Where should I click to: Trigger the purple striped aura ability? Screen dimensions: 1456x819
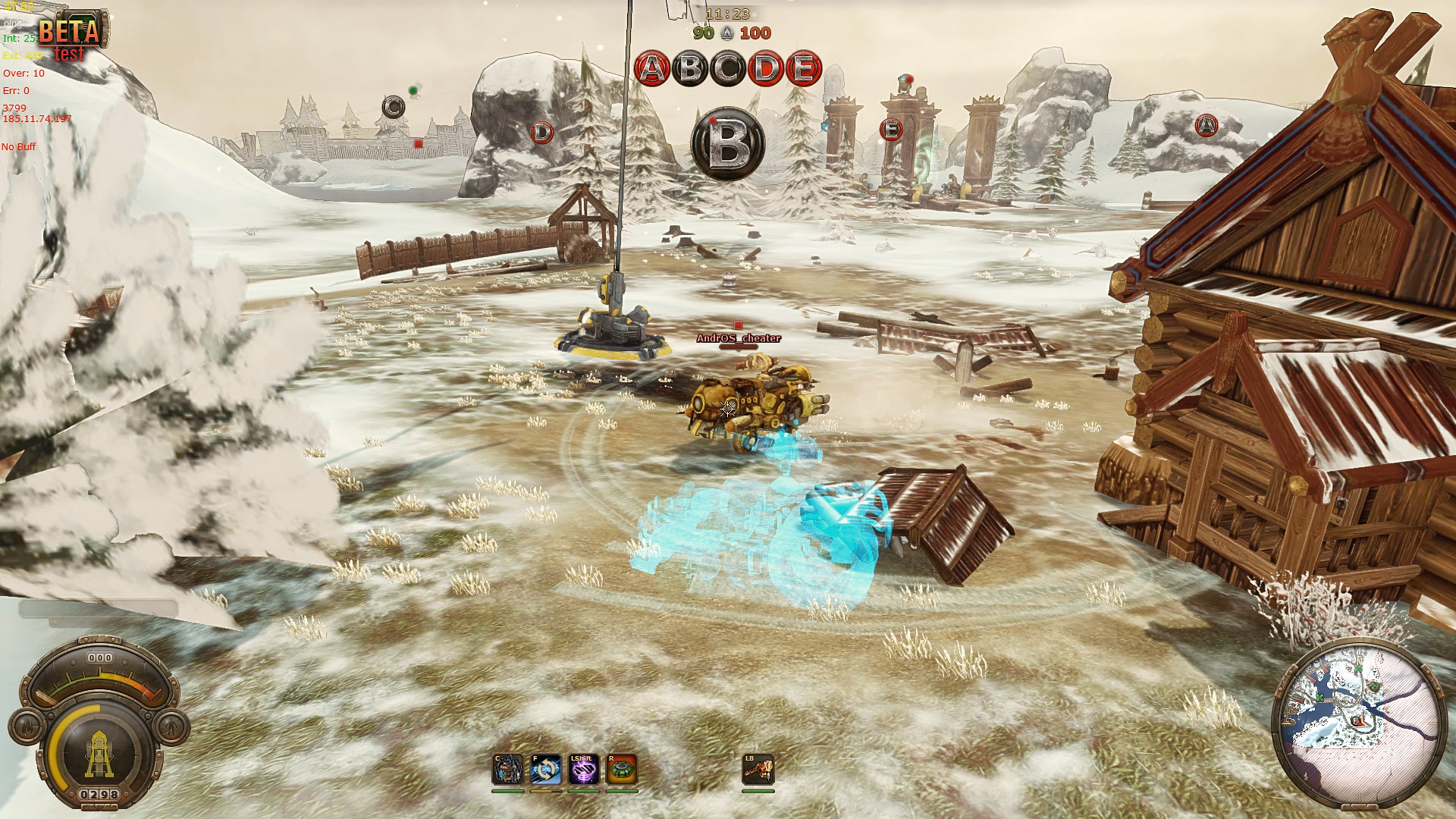(x=584, y=770)
